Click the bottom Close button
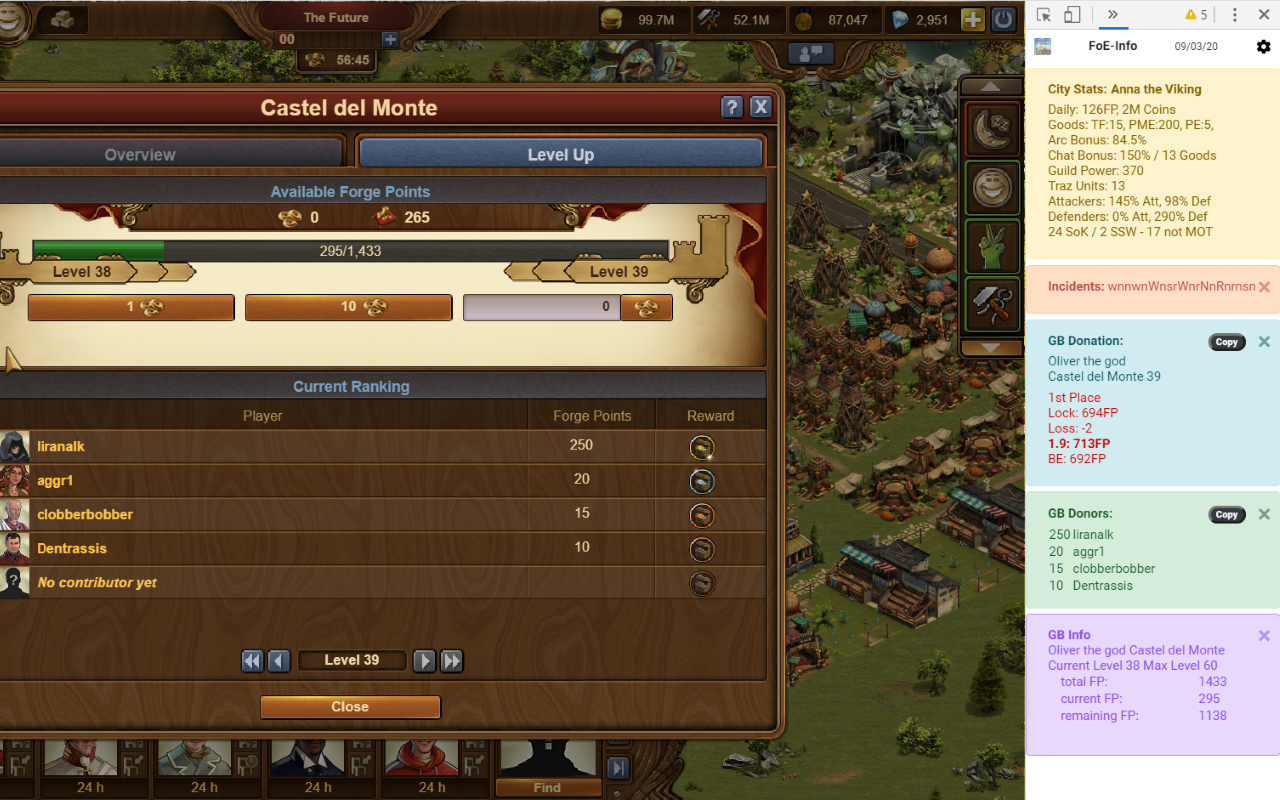Screen dimensions: 1280x800 pyautogui.click(x=350, y=707)
